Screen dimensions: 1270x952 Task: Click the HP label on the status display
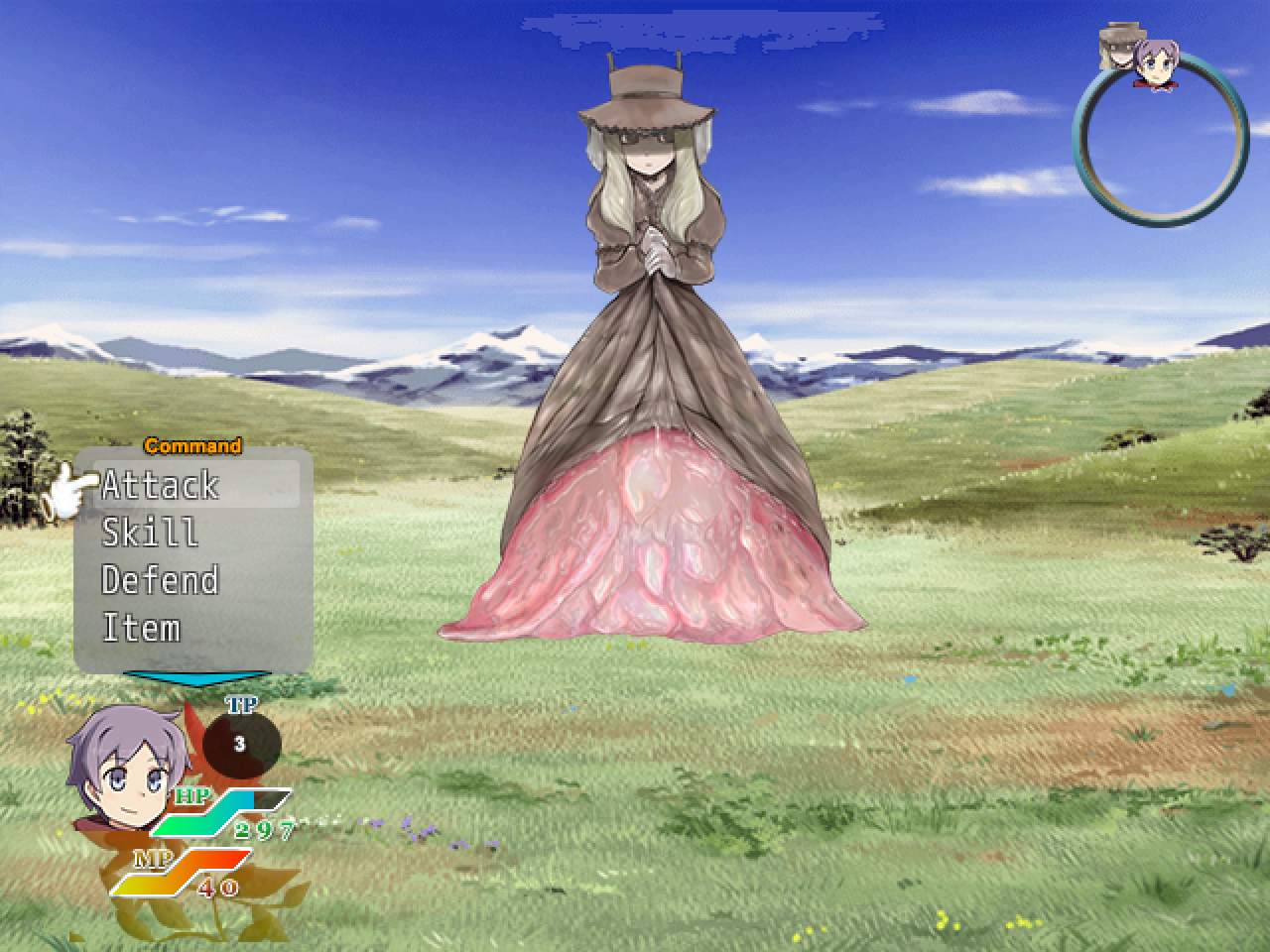192,796
